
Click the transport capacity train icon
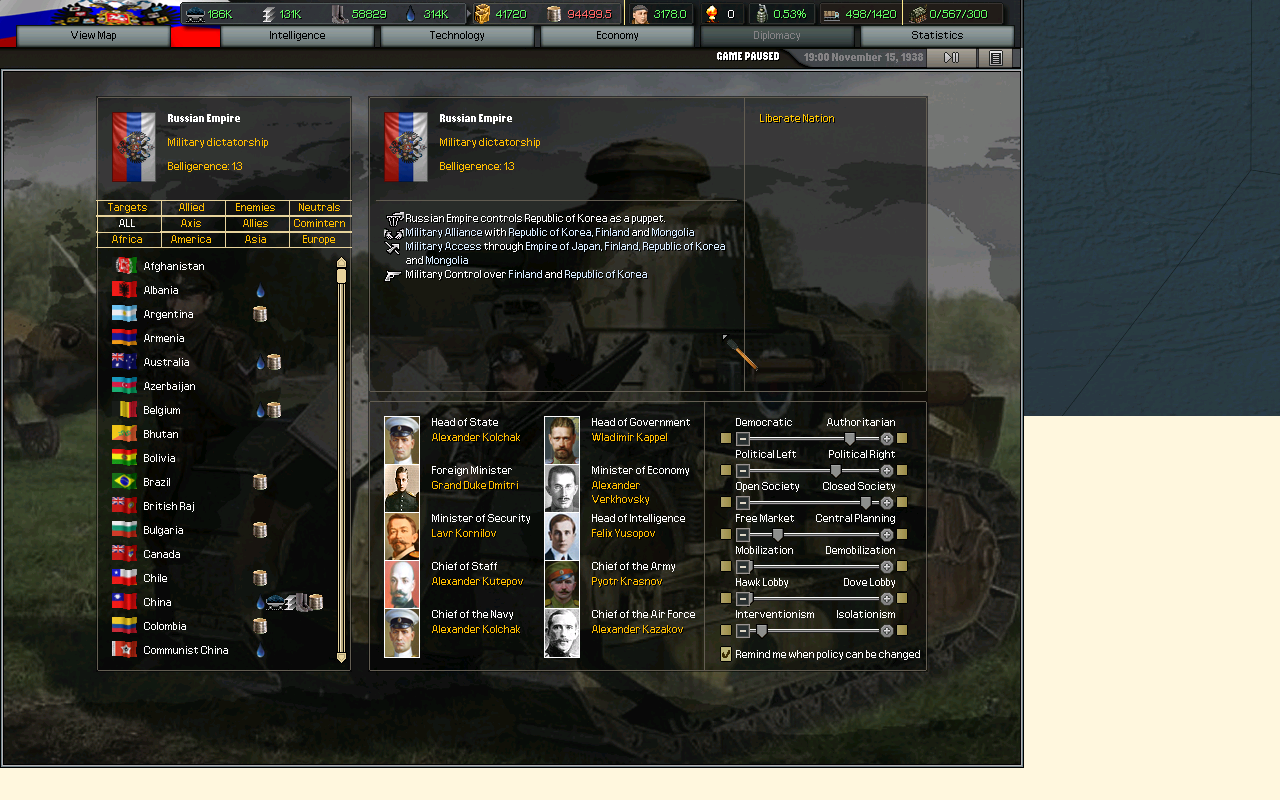[x=195, y=14]
